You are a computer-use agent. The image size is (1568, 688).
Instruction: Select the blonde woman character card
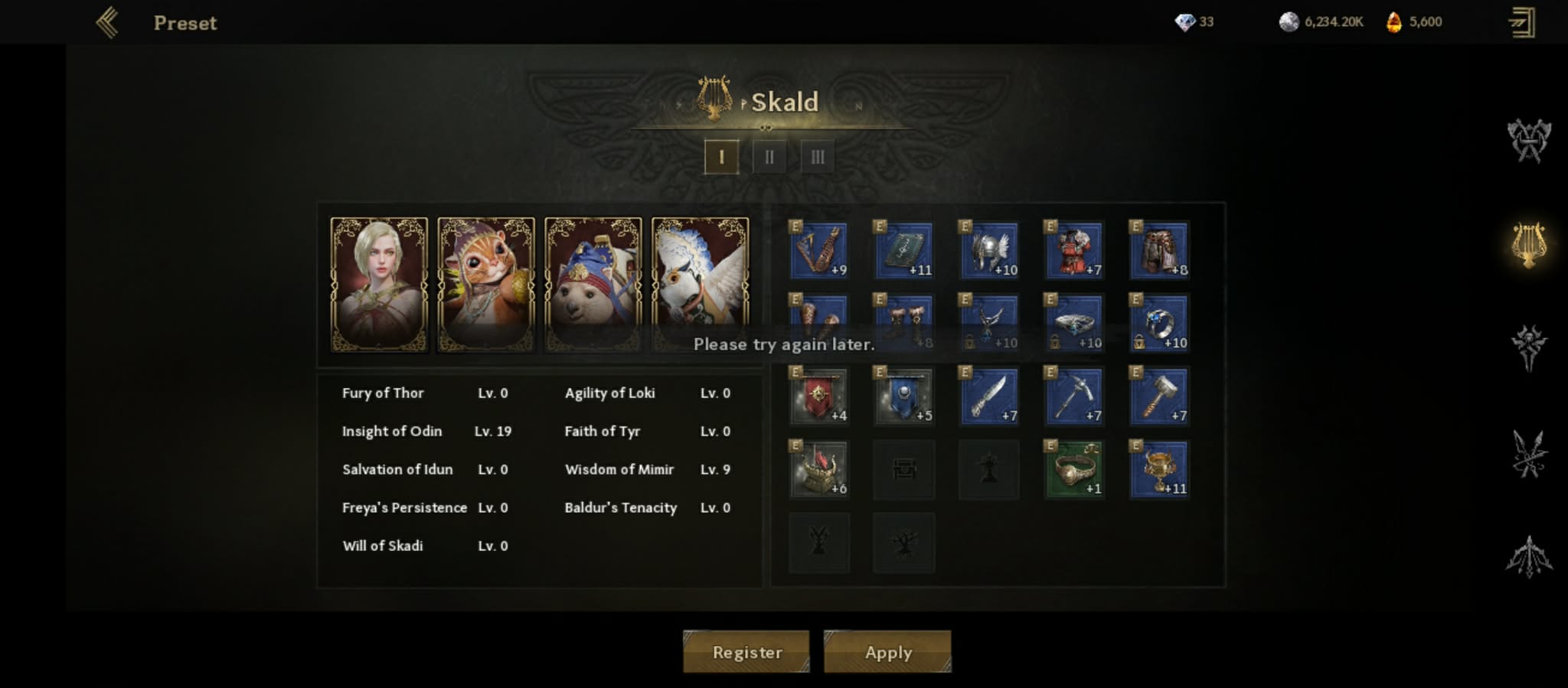coord(379,285)
